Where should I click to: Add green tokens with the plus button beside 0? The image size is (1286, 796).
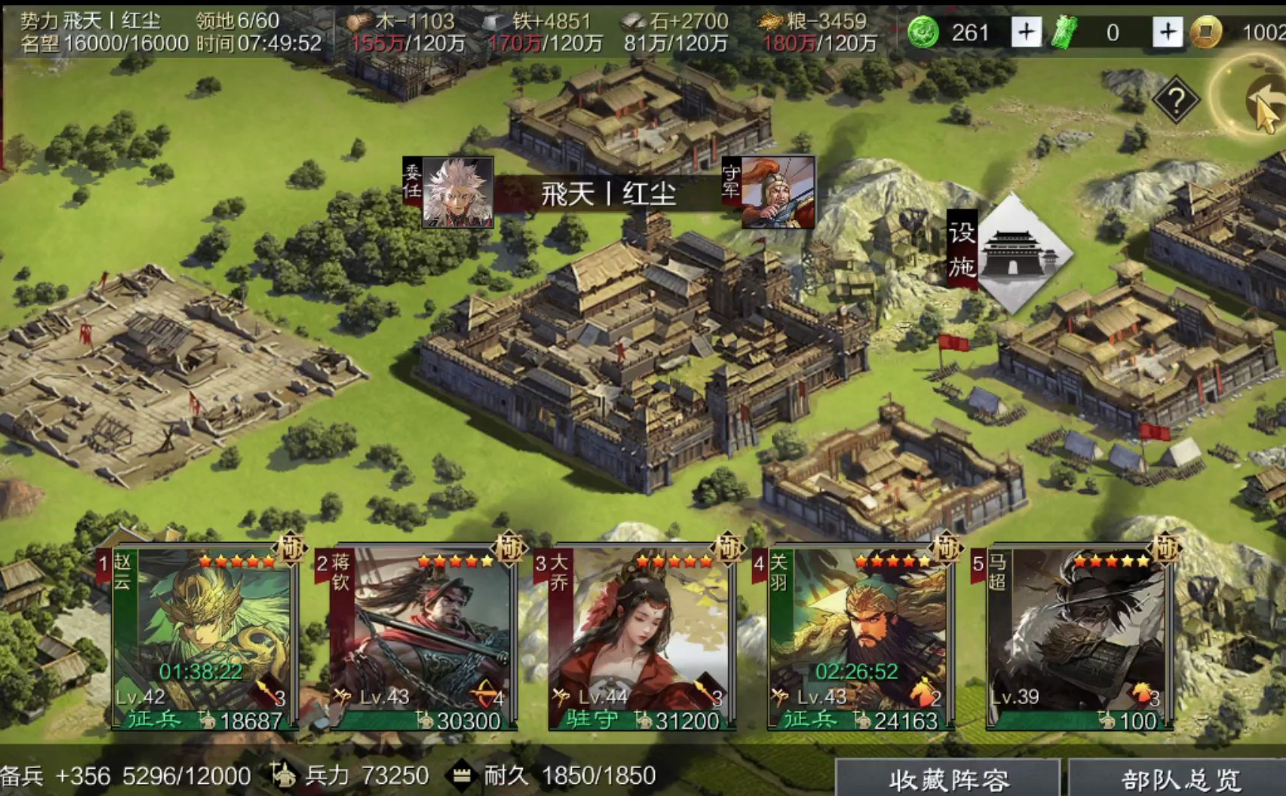click(1168, 32)
